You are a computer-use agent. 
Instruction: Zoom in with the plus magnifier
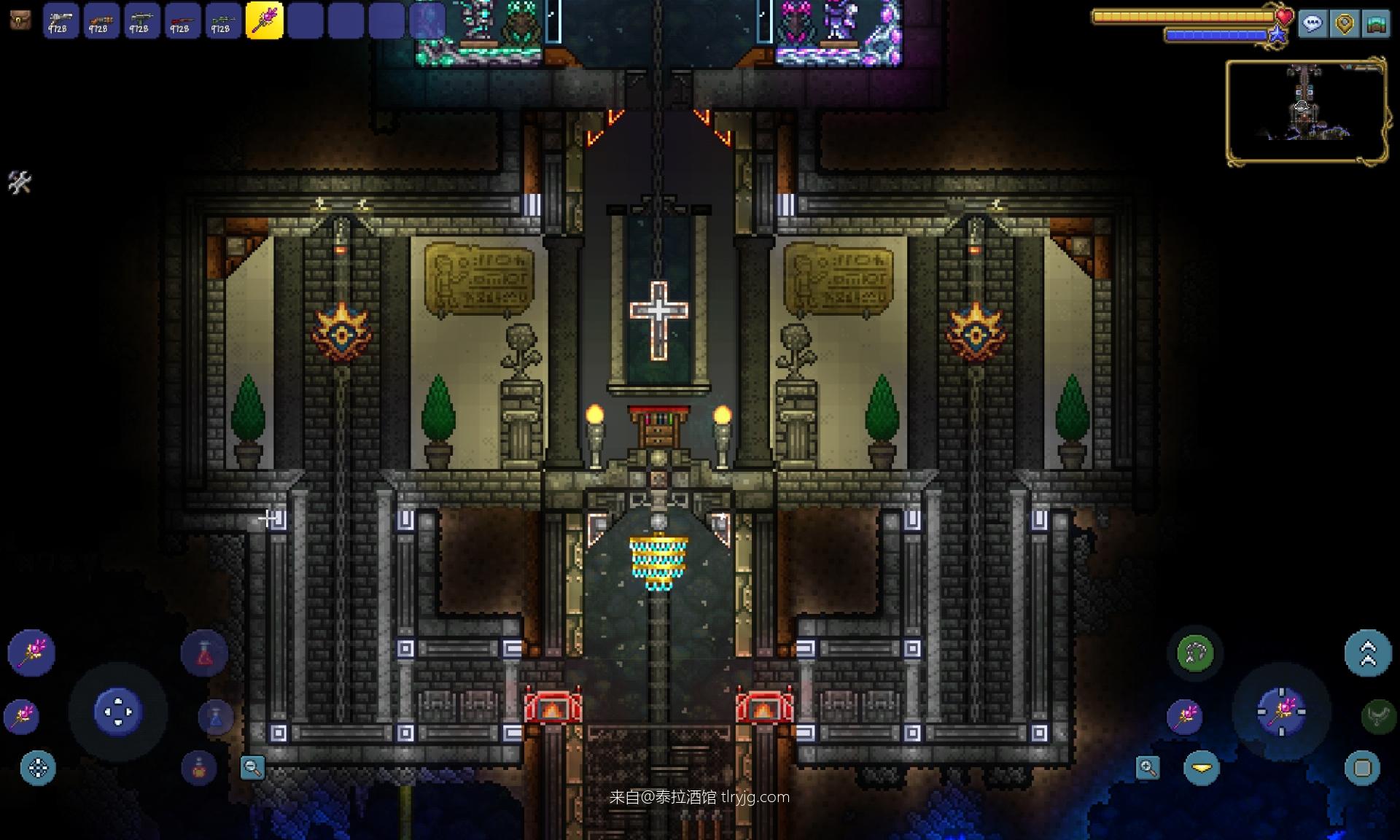(1148, 767)
